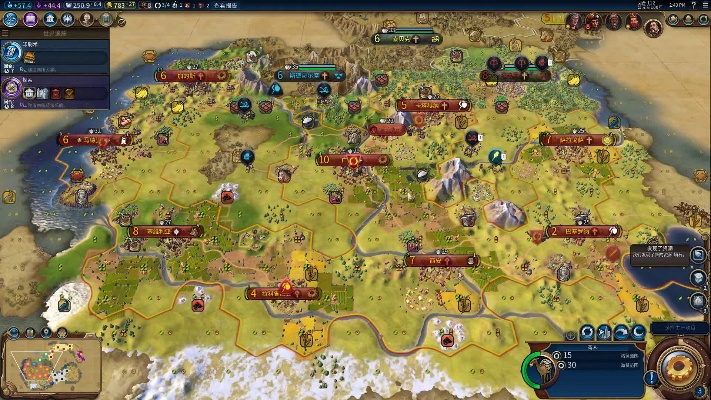This screenshot has width=711, height=400.
Task: Click the current civic panel entry
Action: [x=52, y=89]
